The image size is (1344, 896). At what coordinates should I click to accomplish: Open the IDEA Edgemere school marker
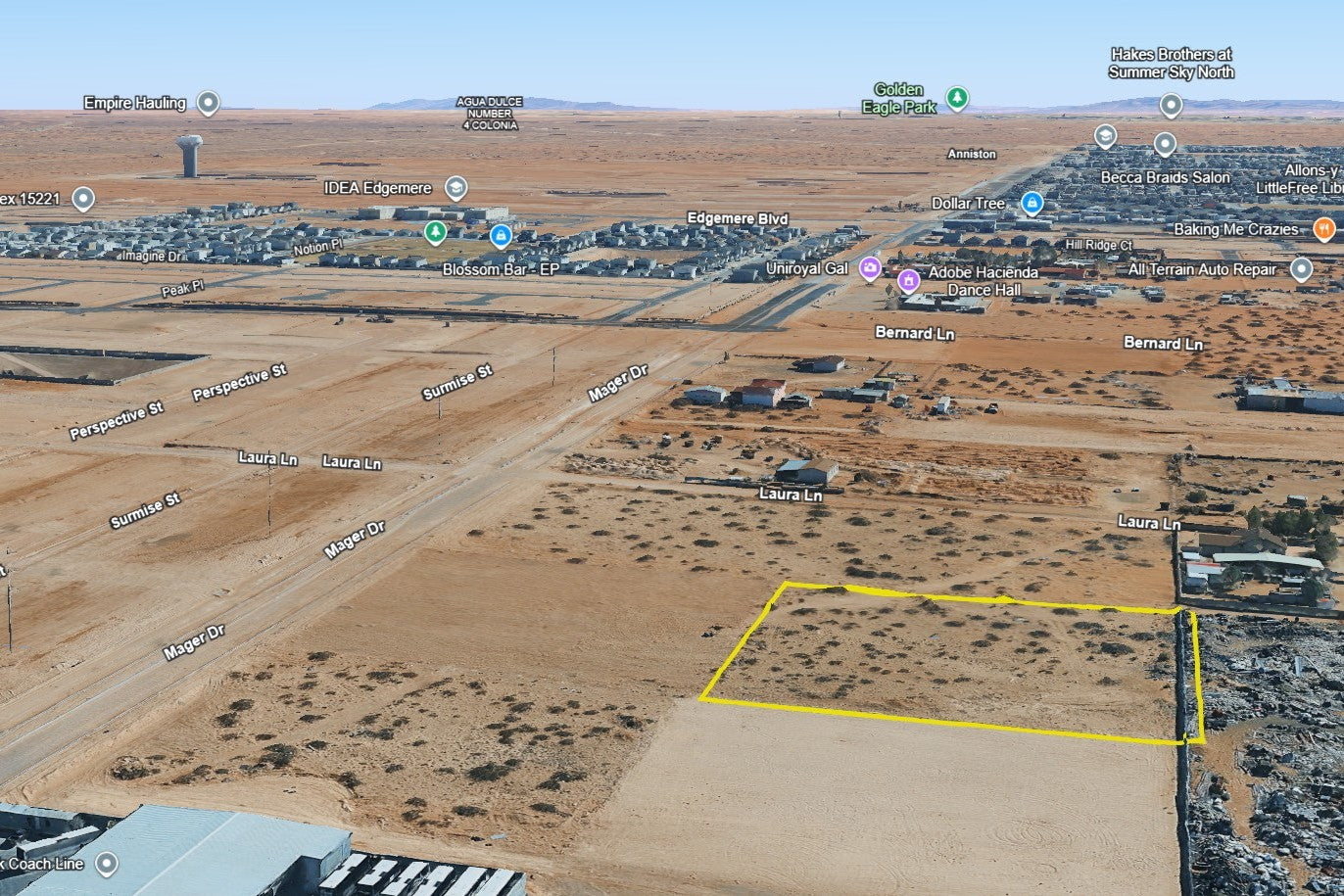pos(455,187)
